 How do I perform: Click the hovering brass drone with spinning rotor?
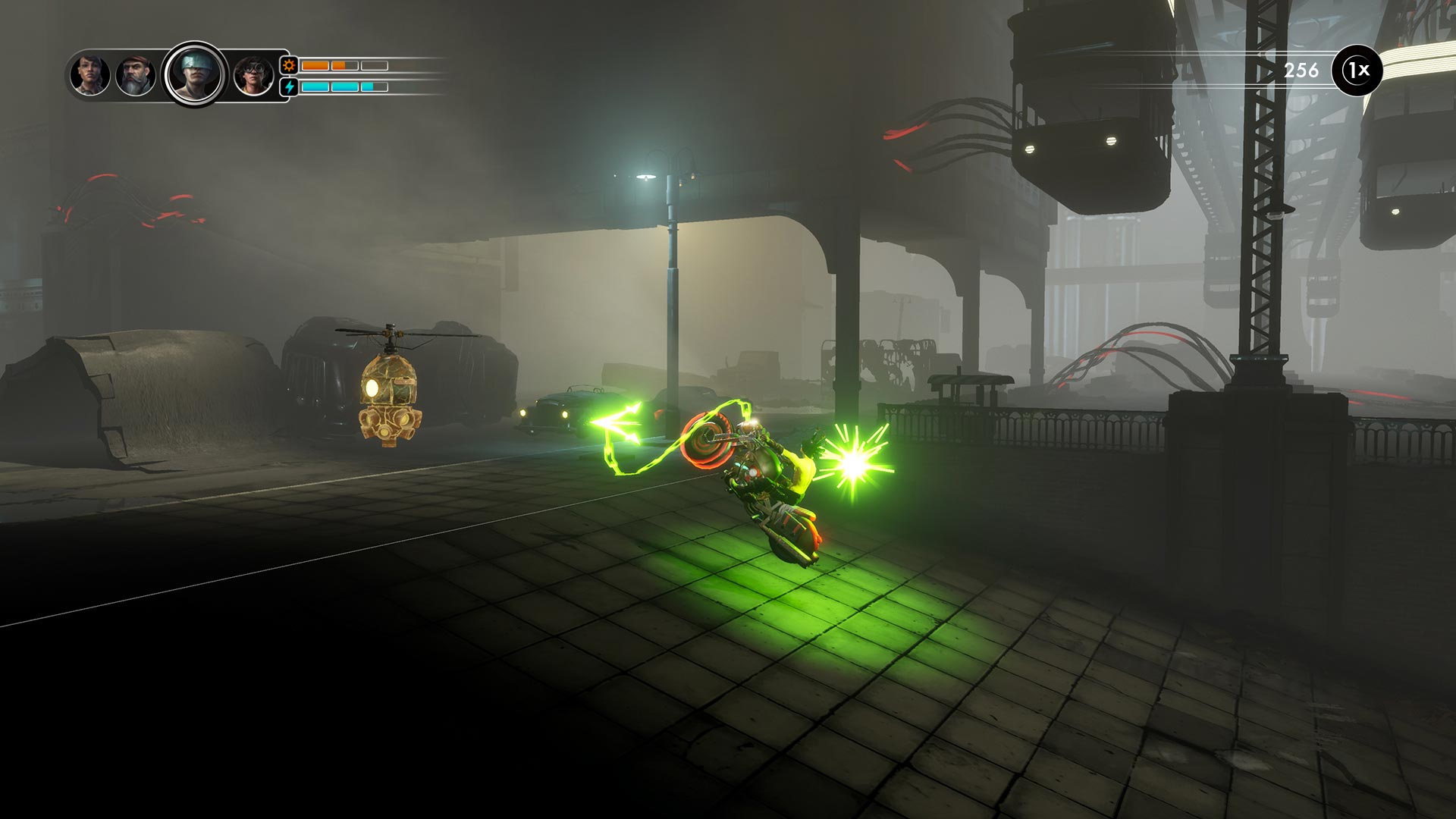coord(392,394)
